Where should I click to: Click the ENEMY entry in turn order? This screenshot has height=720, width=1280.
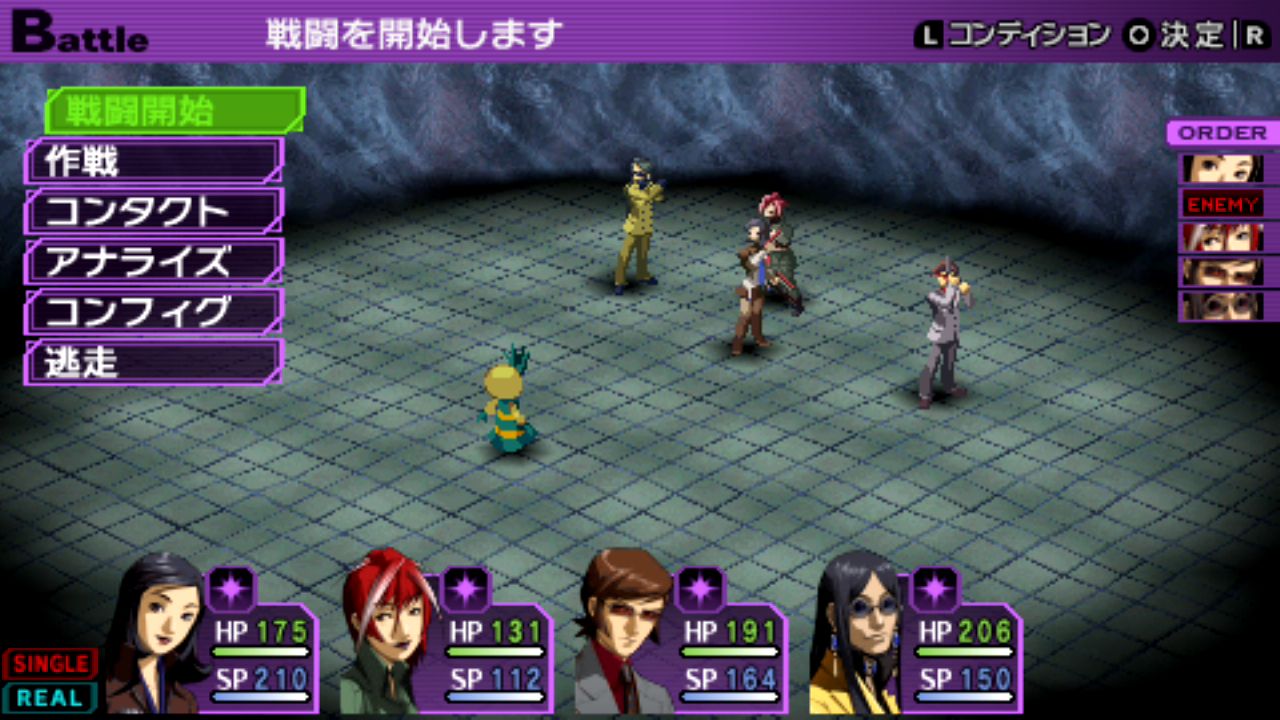(x=1223, y=205)
